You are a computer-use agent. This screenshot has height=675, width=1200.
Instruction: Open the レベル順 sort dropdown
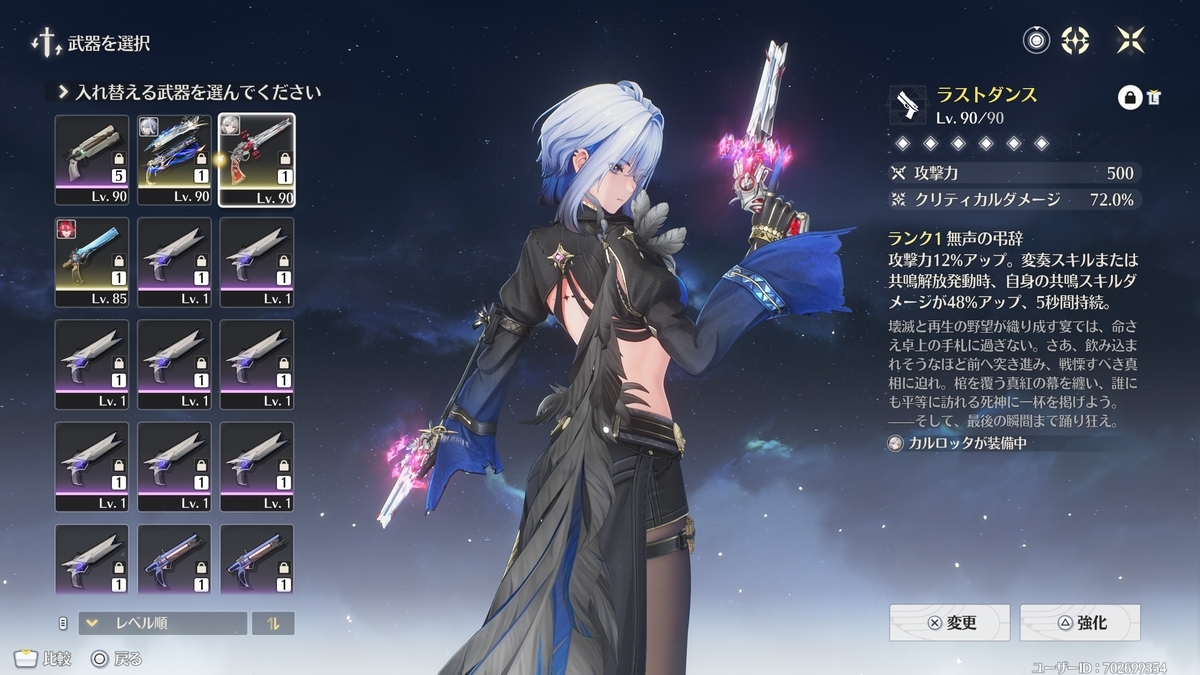coord(162,623)
